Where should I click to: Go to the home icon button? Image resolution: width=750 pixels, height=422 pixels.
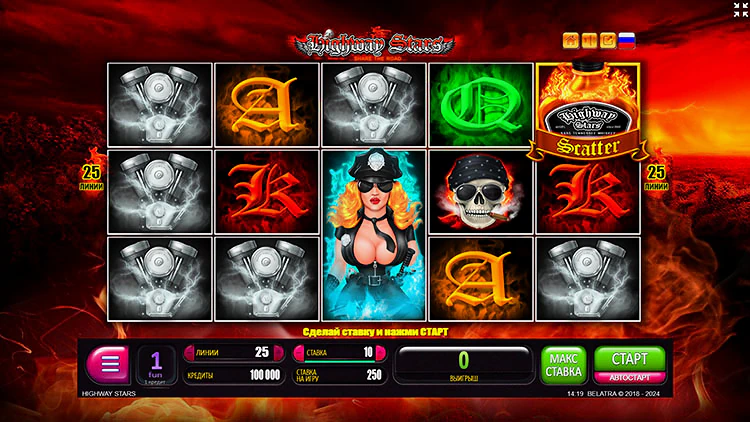point(571,41)
